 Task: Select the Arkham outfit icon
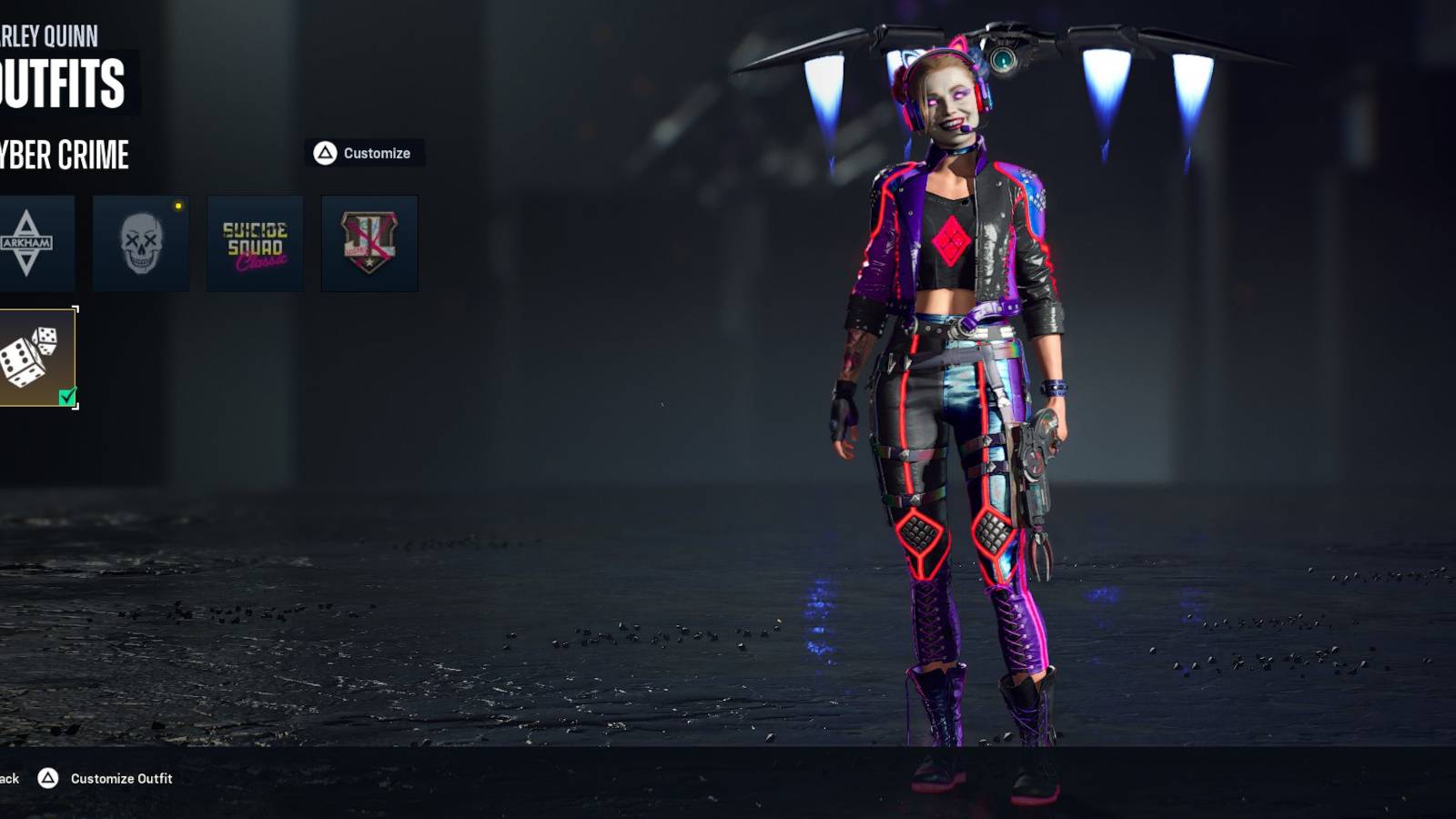pyautogui.click(x=36, y=242)
